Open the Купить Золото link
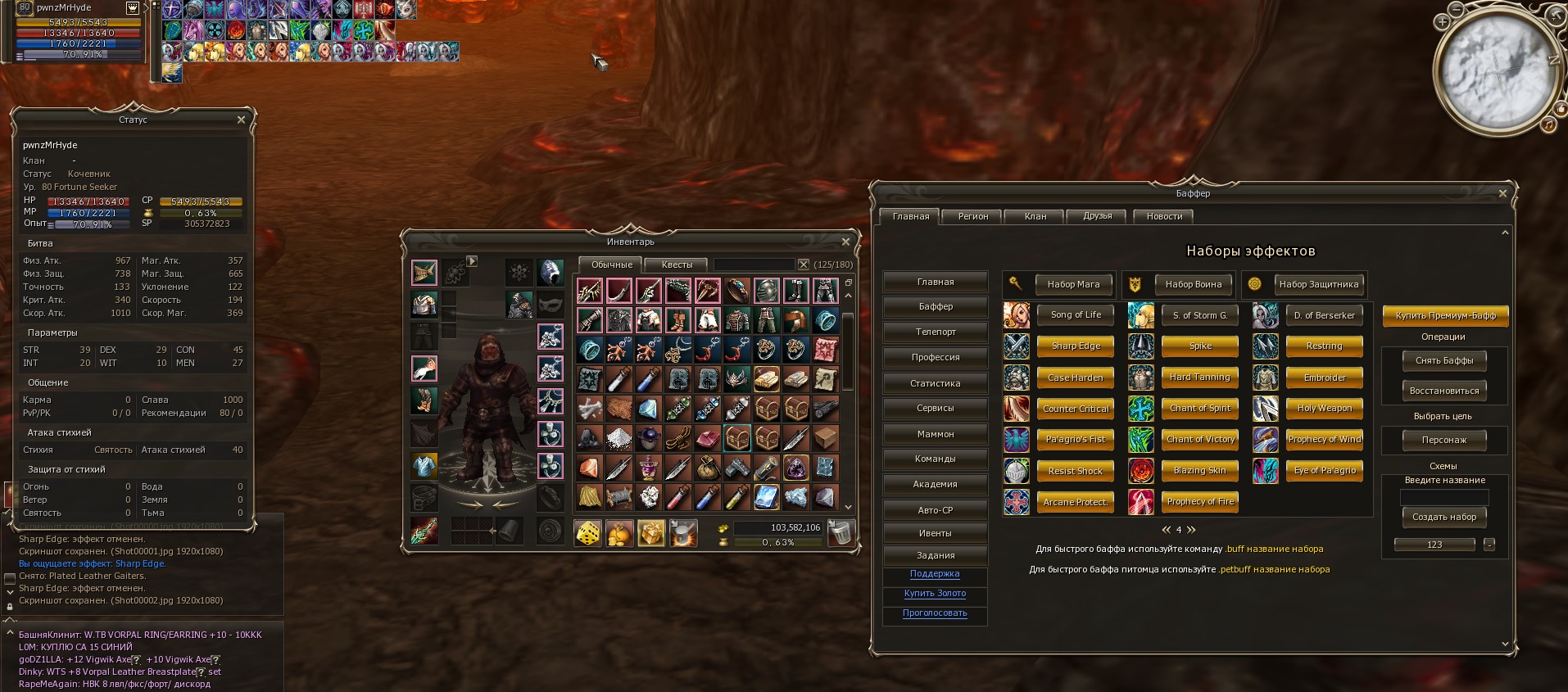The width and height of the screenshot is (1568, 692). pos(935,593)
